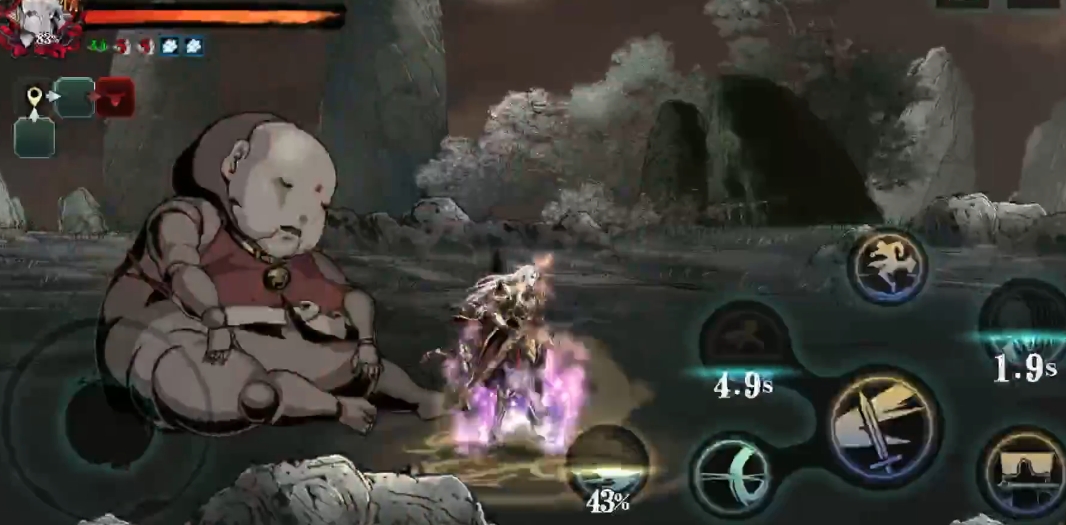Screen dimensions: 1066x525
Task: Tap the player character portrait
Action: 42,25
